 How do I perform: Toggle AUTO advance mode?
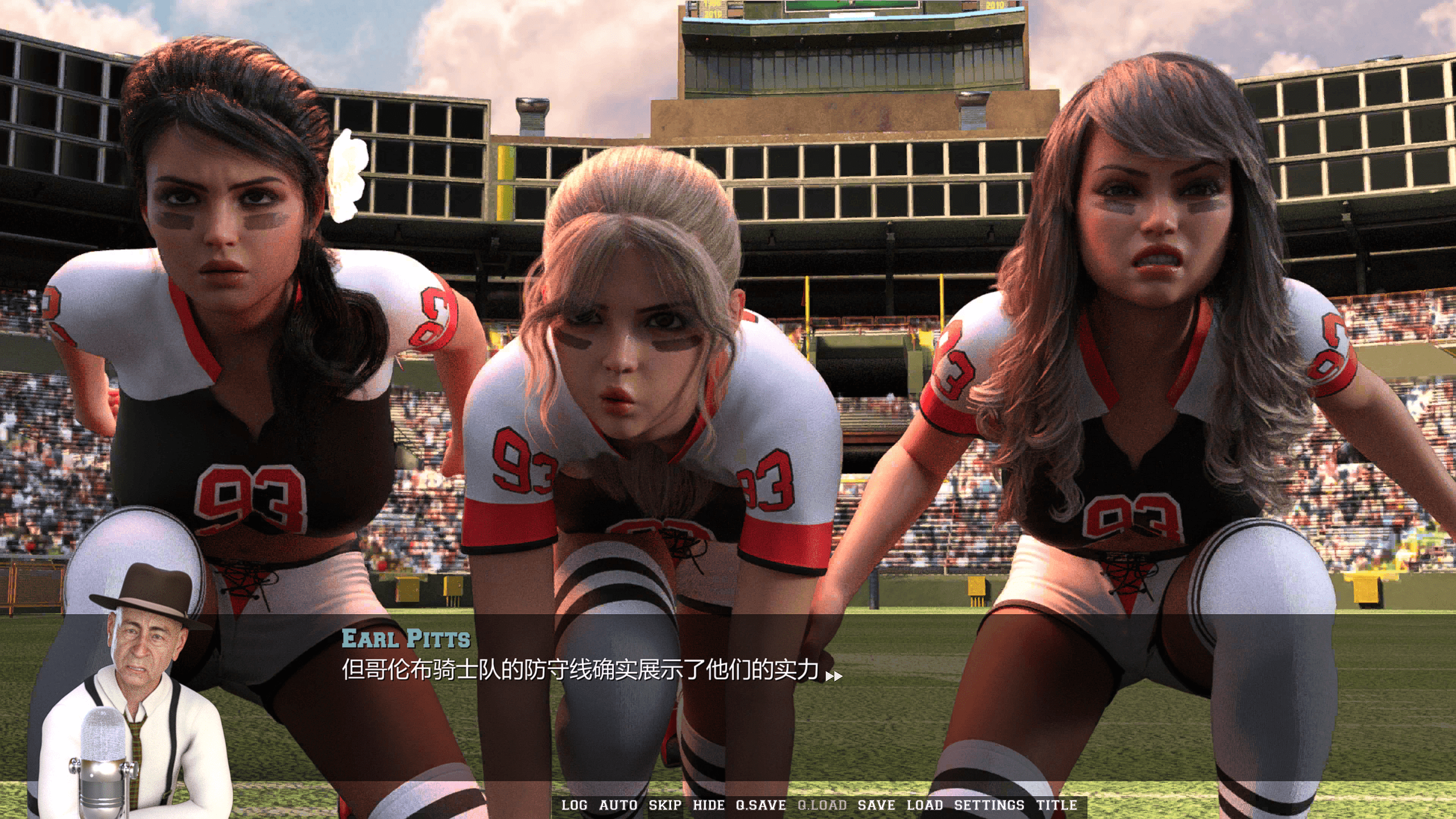(618, 805)
